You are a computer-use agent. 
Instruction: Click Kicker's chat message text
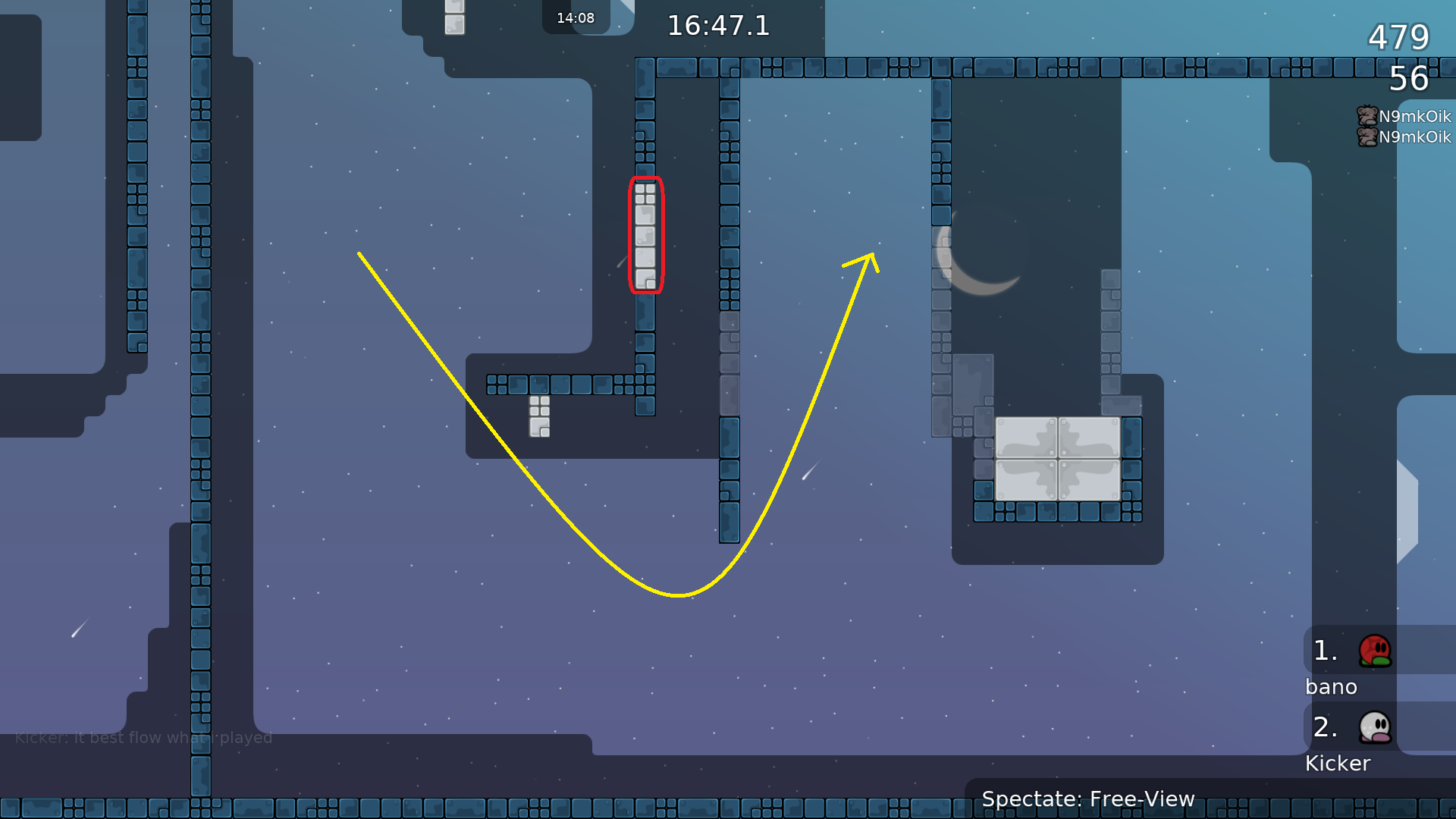tap(144, 737)
